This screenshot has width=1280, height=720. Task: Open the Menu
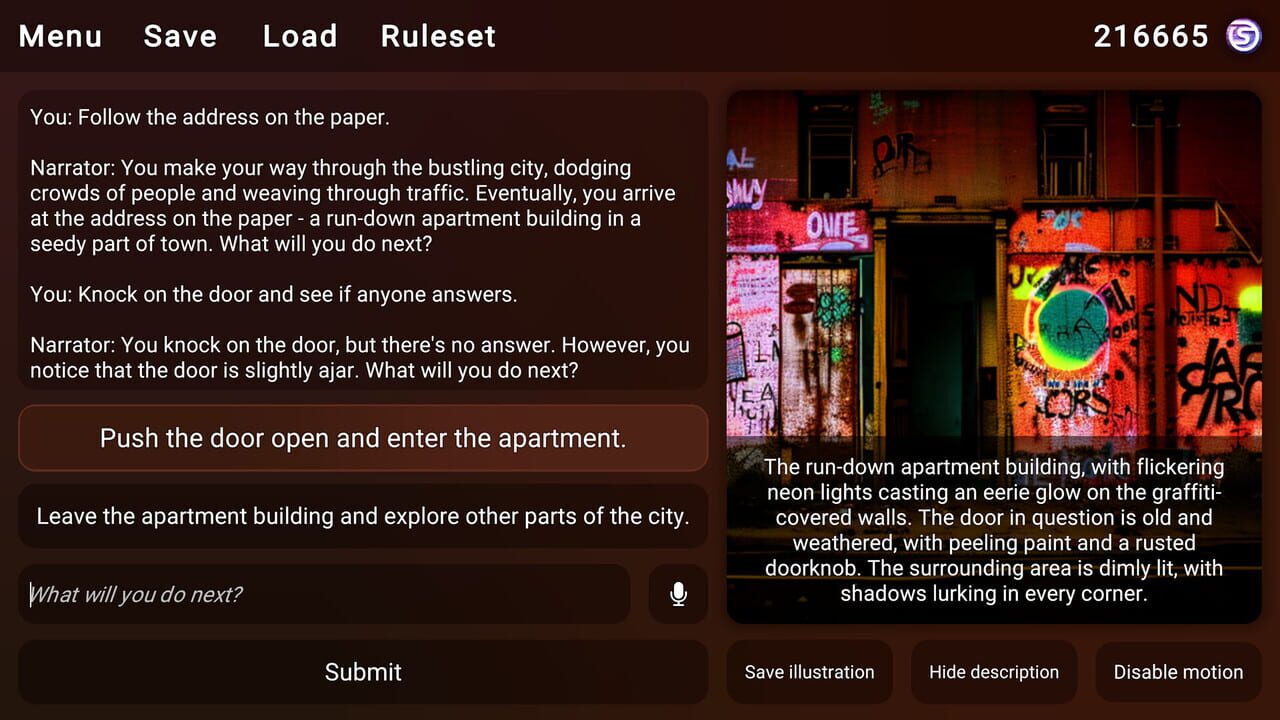59,36
